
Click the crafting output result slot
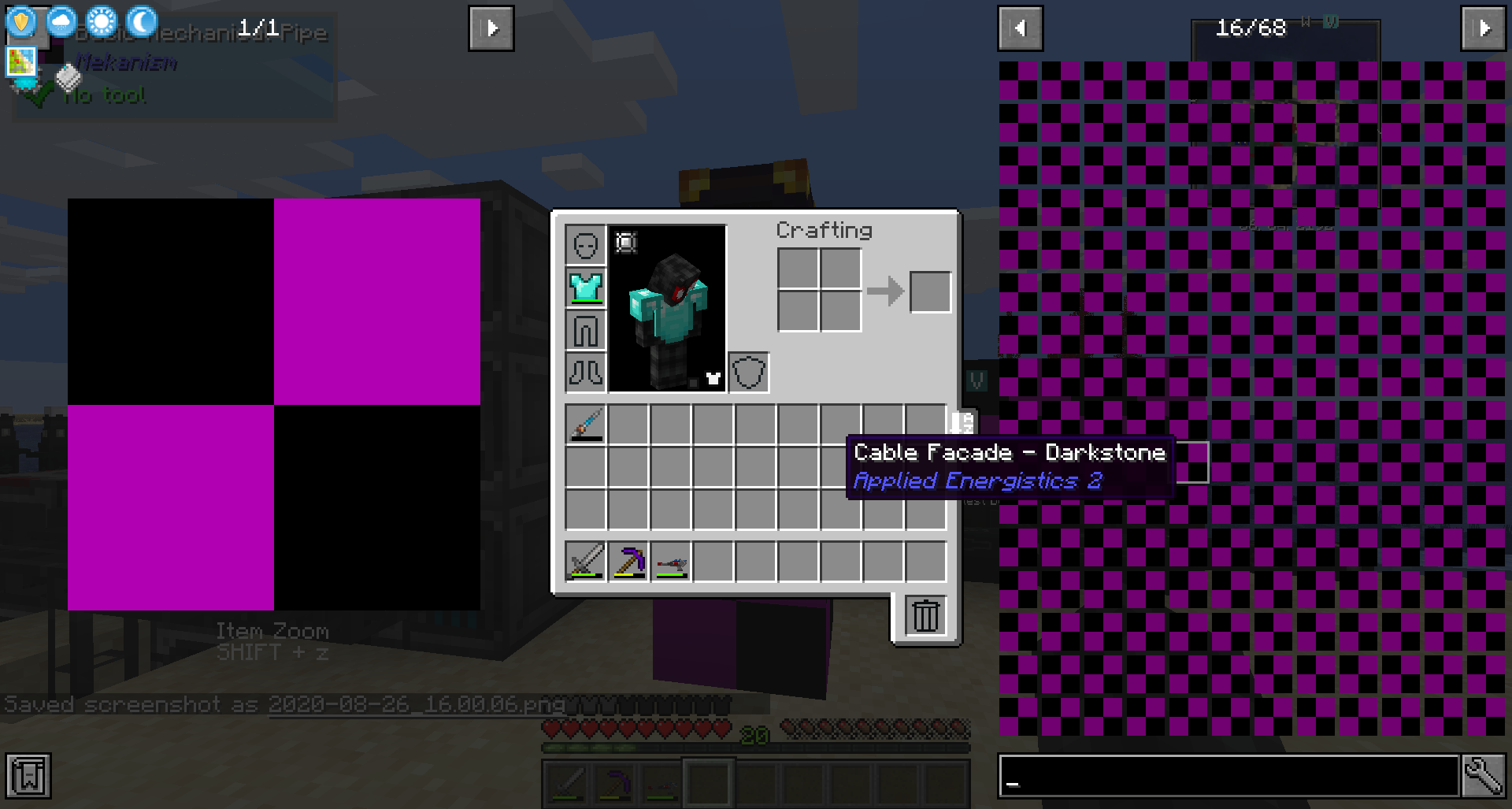[x=929, y=291]
